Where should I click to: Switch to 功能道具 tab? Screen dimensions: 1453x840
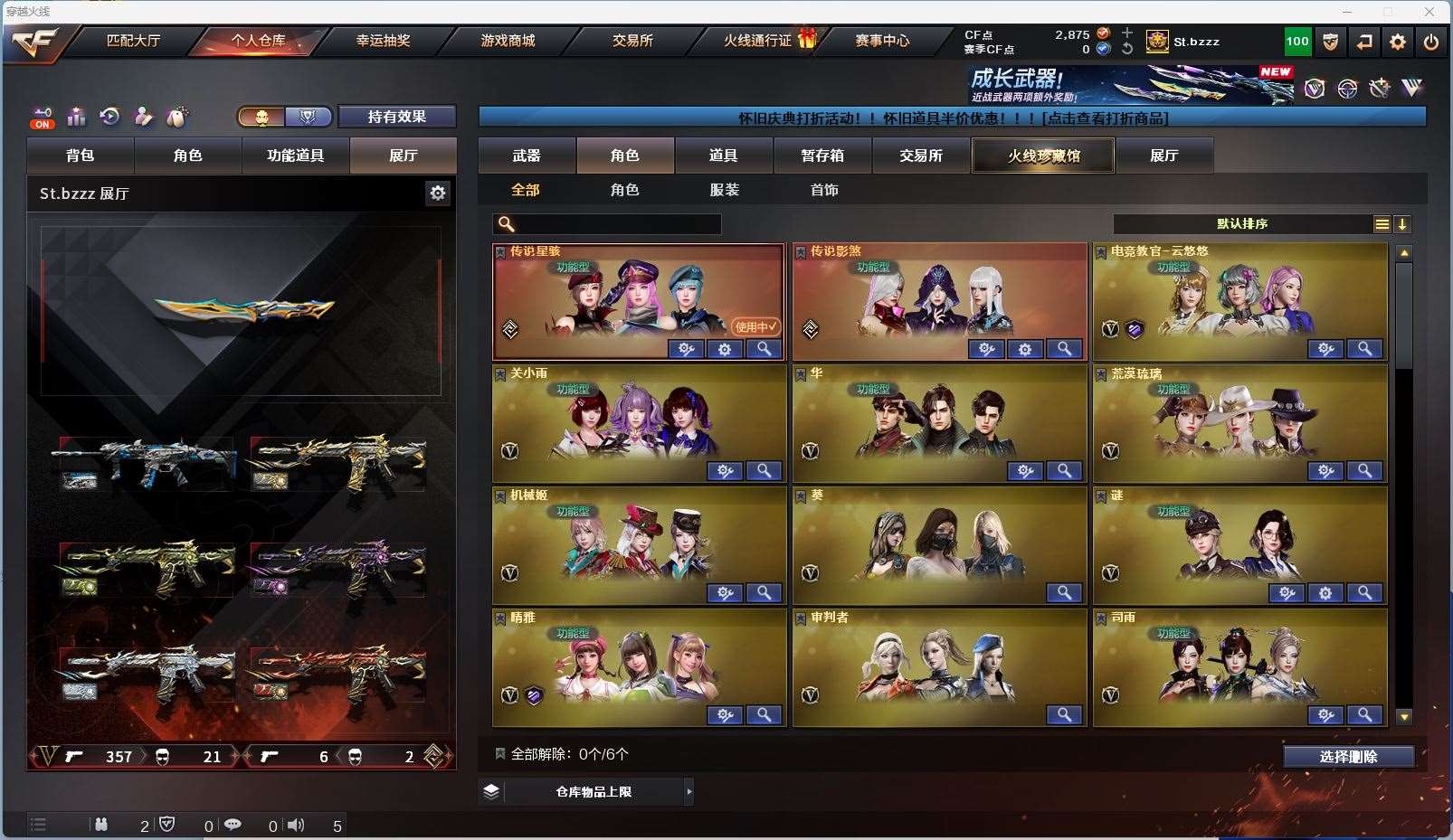(295, 156)
